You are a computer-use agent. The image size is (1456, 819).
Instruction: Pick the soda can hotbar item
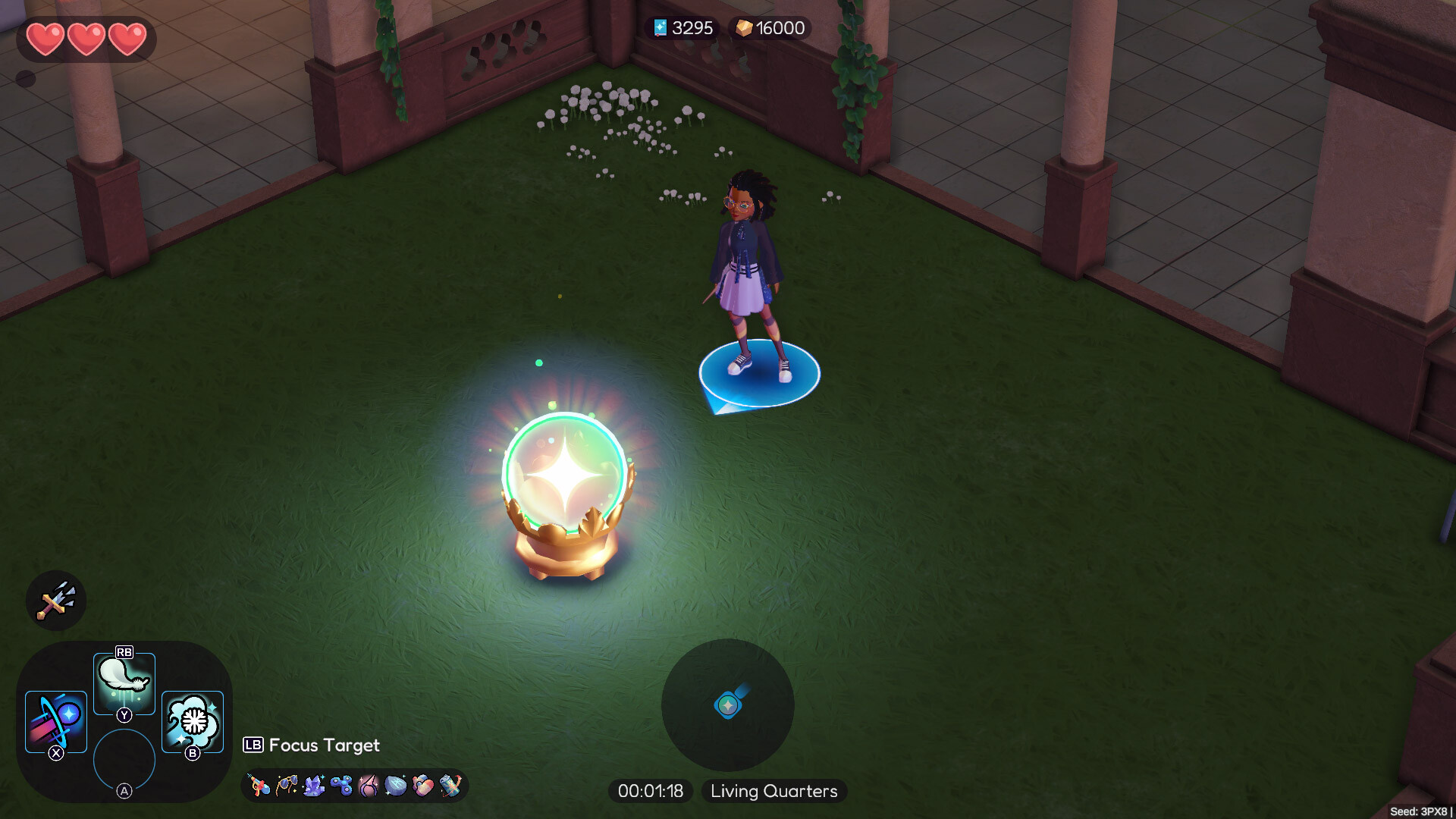(450, 785)
